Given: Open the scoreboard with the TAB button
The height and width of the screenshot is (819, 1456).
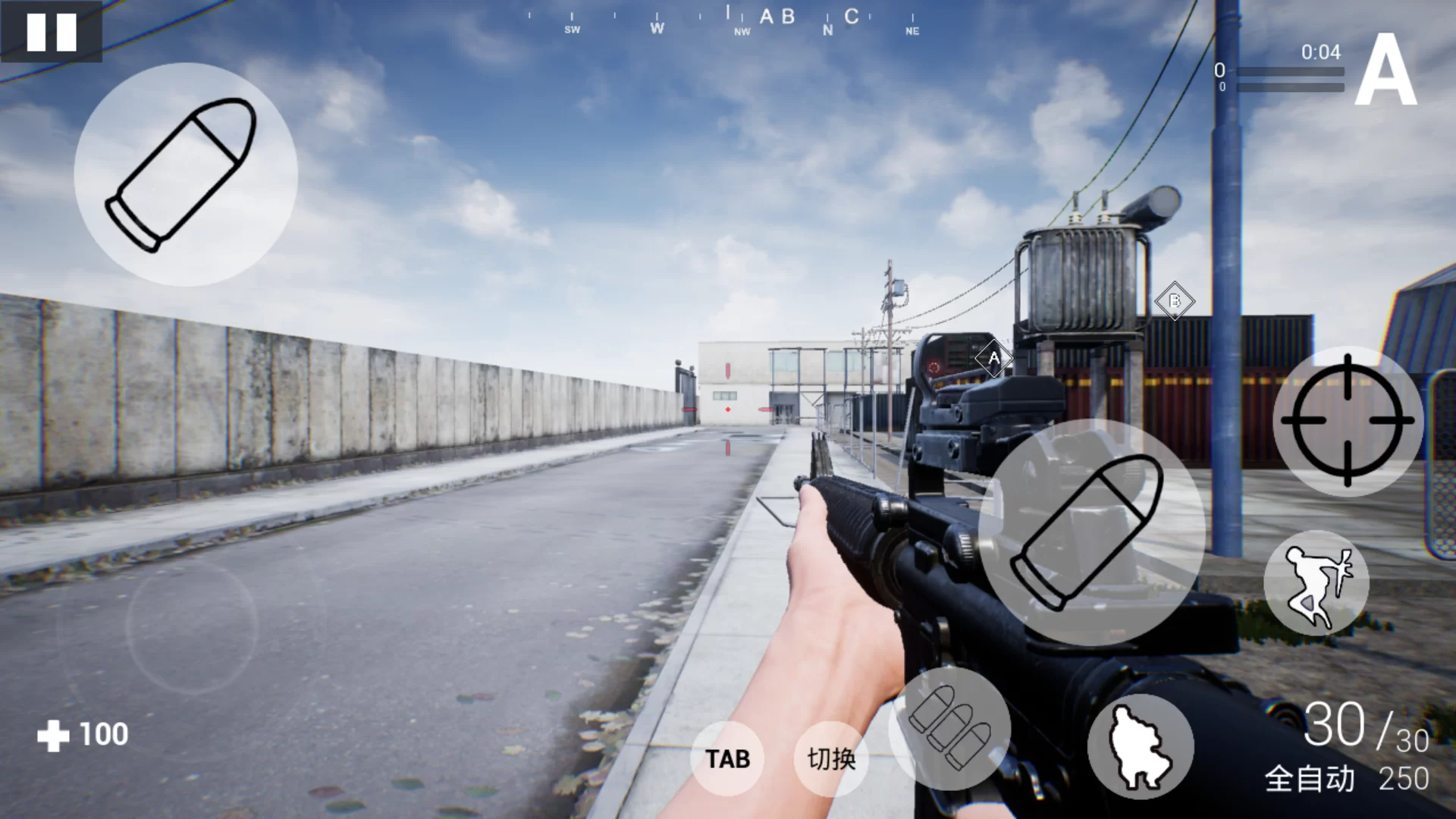Looking at the screenshot, I should click(727, 758).
